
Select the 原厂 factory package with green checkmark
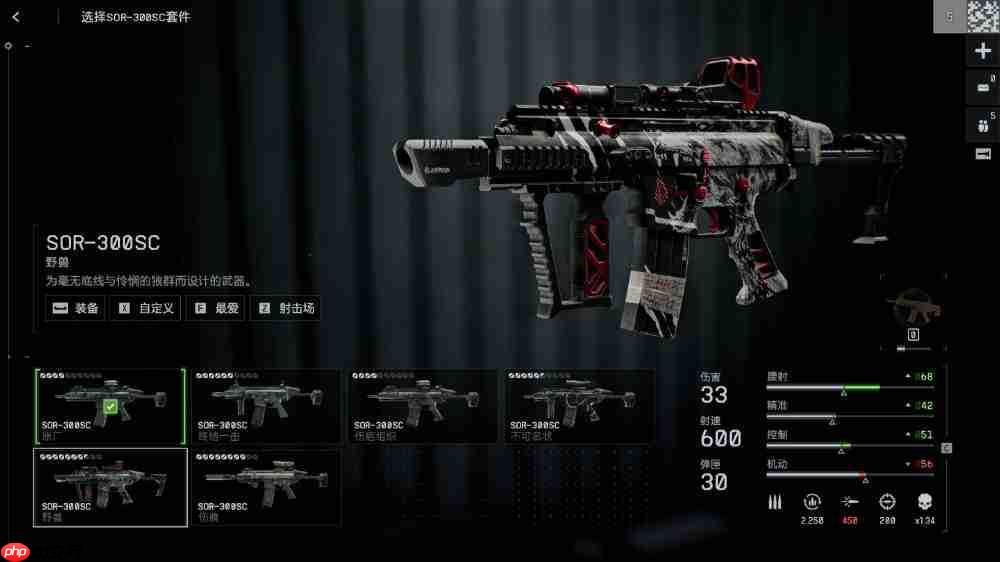tap(110, 406)
